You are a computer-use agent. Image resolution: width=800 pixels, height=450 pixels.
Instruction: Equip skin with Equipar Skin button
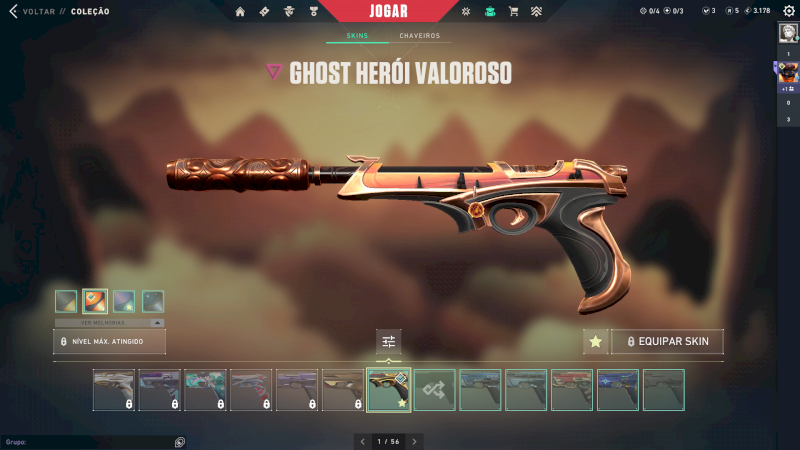[x=667, y=341]
